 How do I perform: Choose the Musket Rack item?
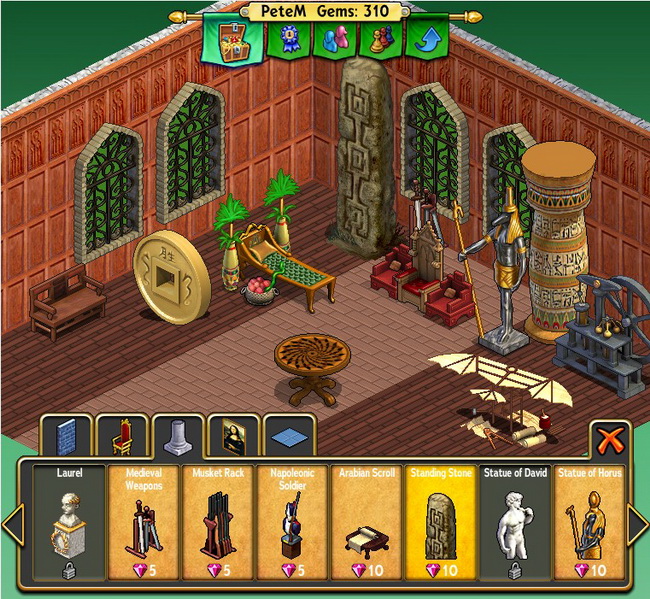click(216, 521)
